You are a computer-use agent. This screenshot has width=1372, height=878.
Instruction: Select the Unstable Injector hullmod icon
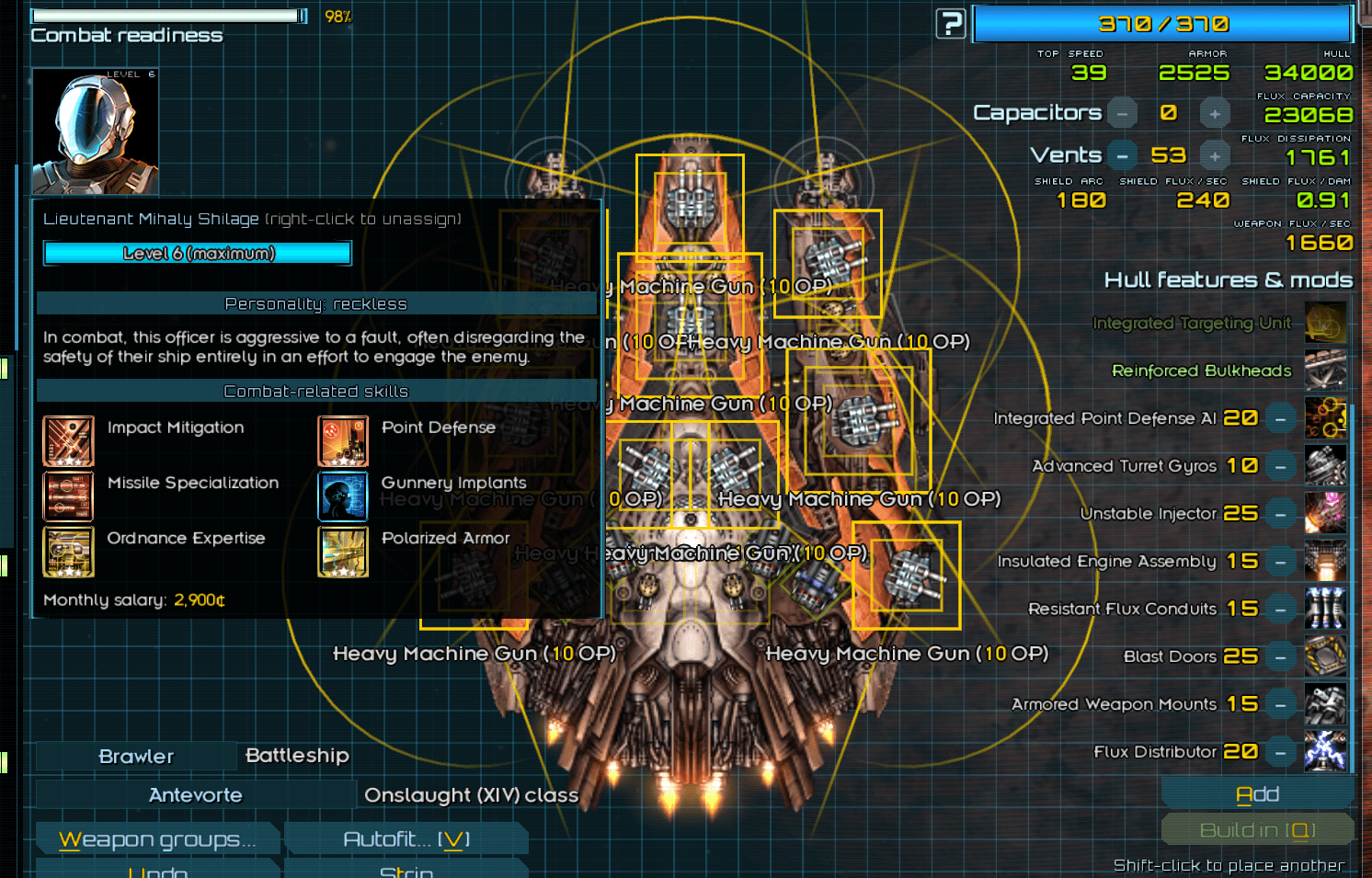[1325, 513]
